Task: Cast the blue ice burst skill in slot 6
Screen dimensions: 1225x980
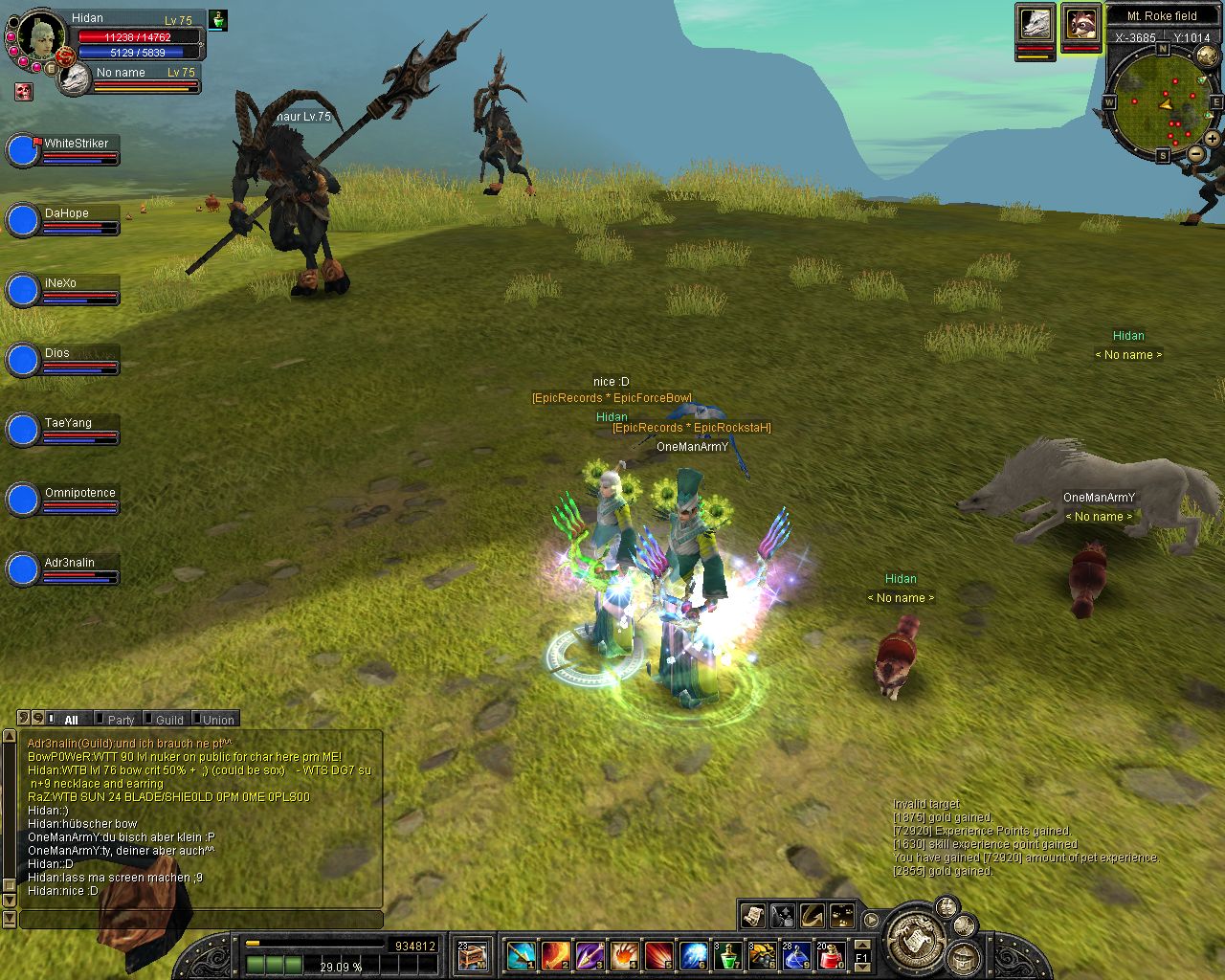Action: point(694,955)
